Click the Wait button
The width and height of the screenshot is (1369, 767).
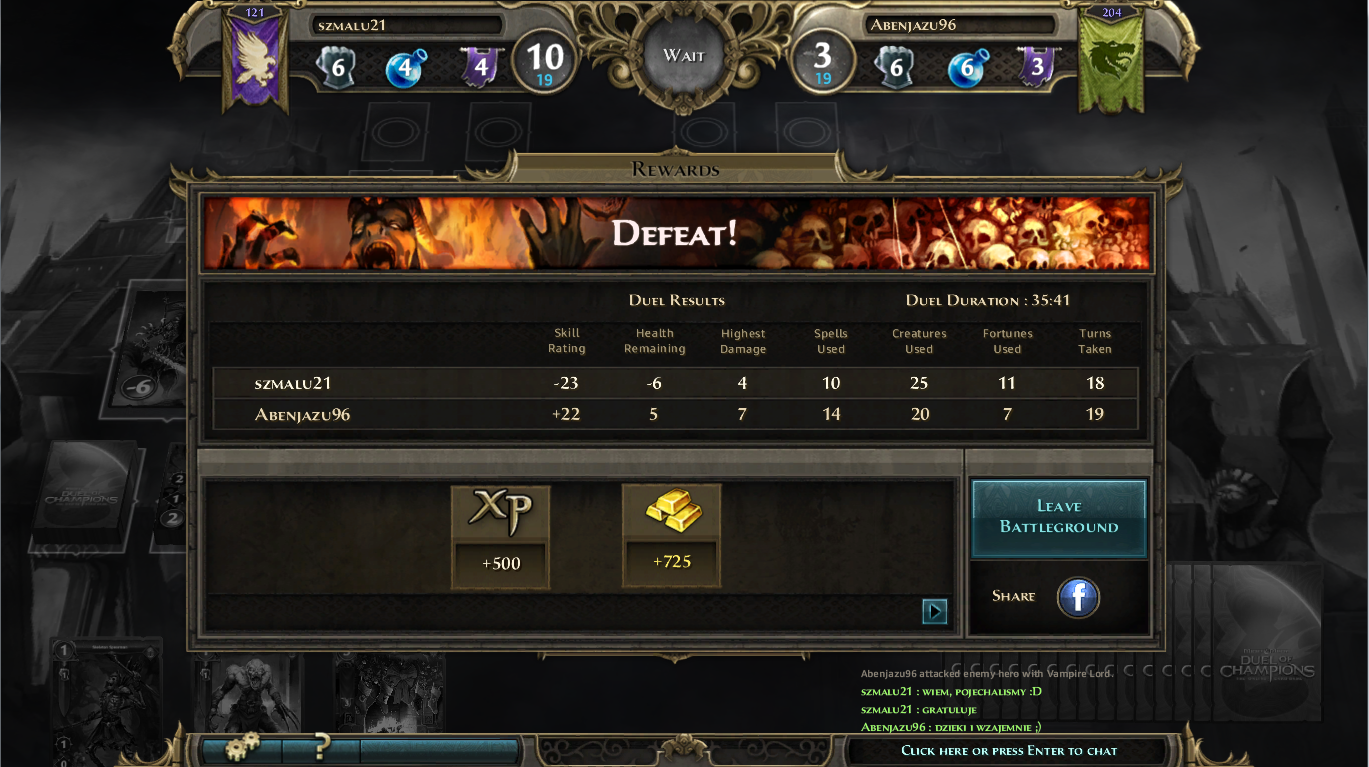click(x=684, y=56)
